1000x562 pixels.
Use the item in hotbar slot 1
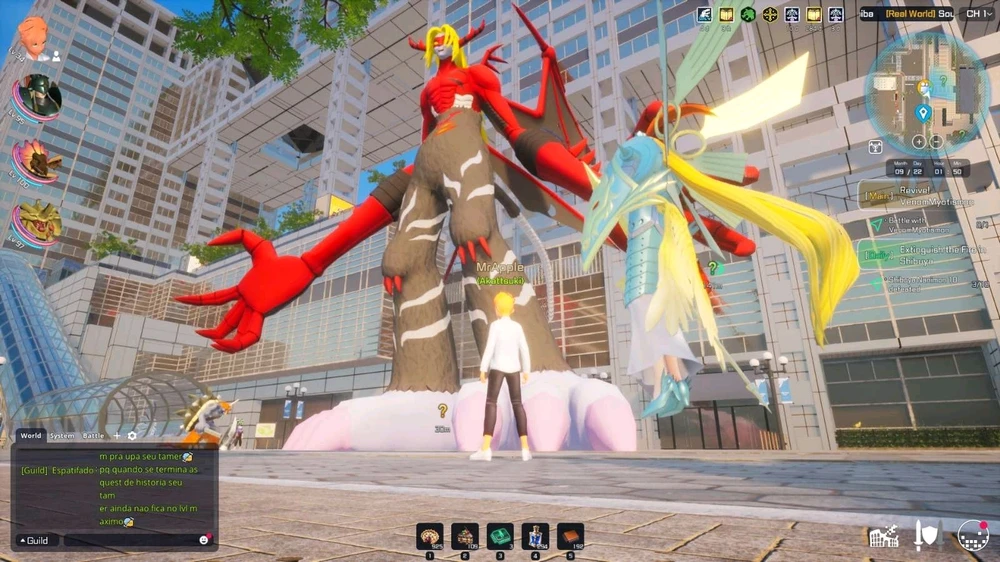(x=430, y=537)
